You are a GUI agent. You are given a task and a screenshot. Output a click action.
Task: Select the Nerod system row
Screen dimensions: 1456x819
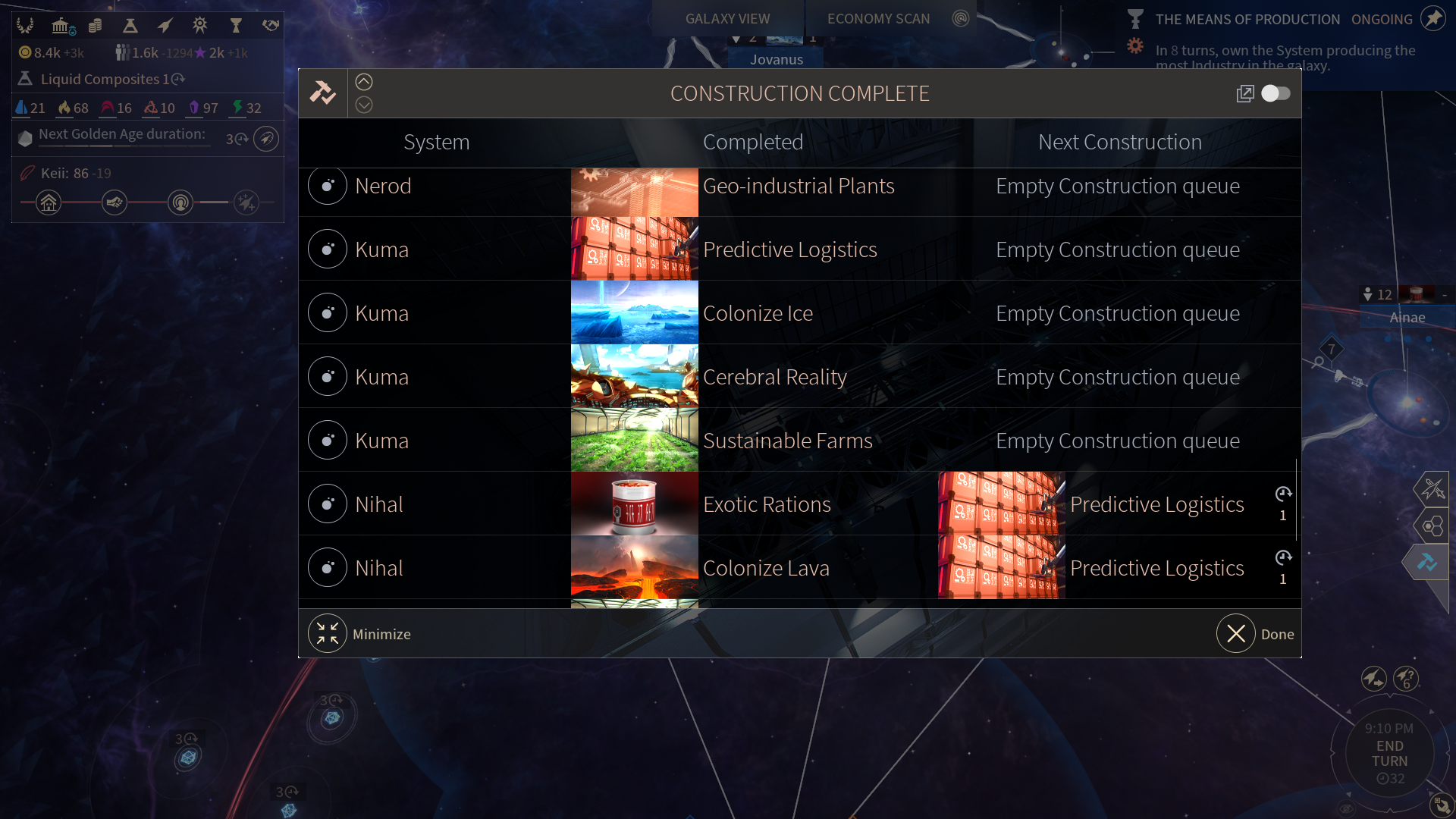pyautogui.click(x=383, y=187)
